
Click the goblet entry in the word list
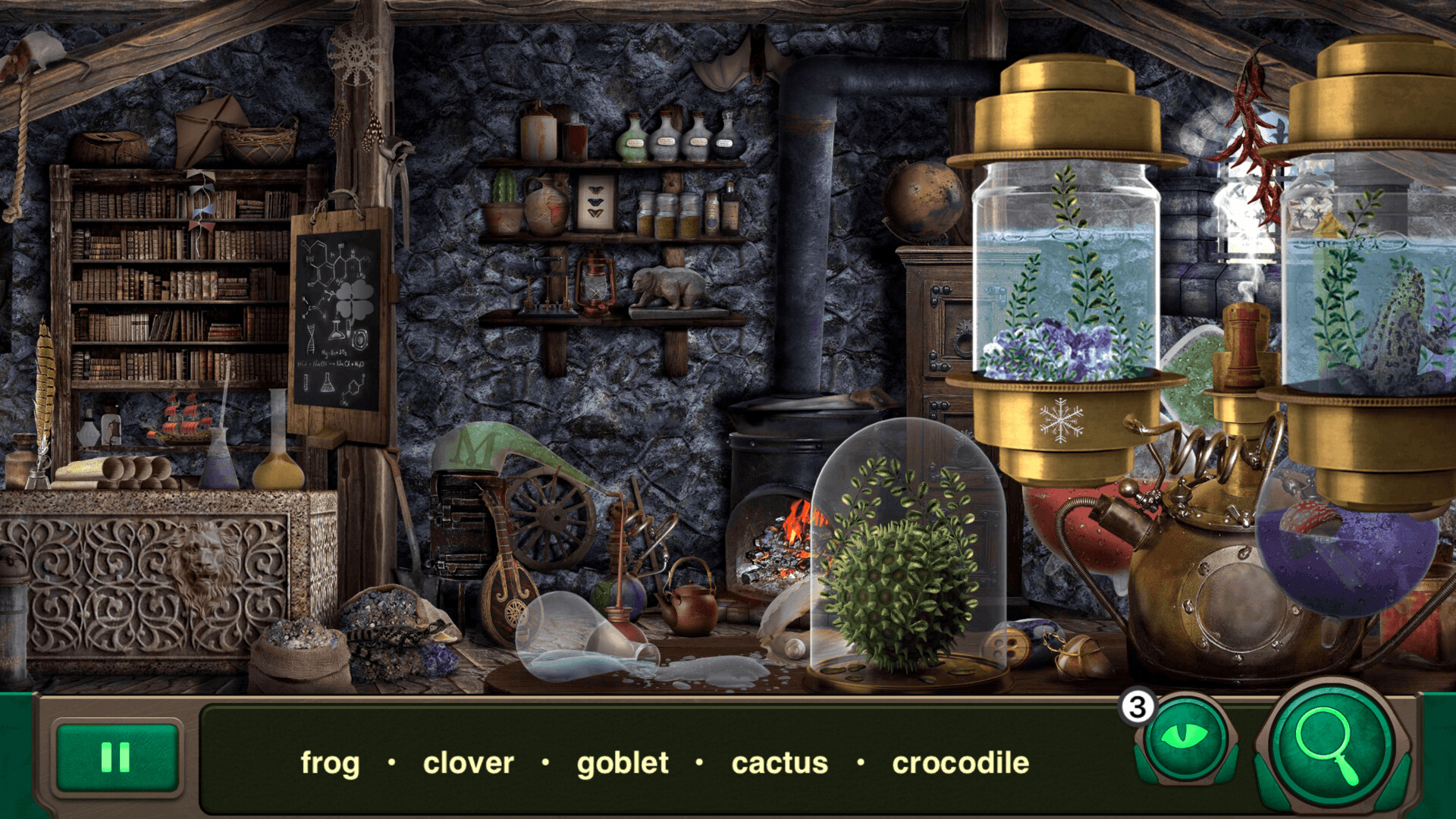coord(623,764)
